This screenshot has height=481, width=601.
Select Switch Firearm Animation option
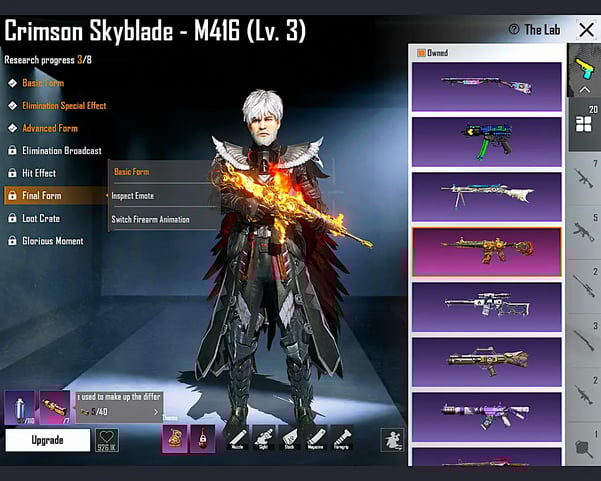(x=150, y=220)
